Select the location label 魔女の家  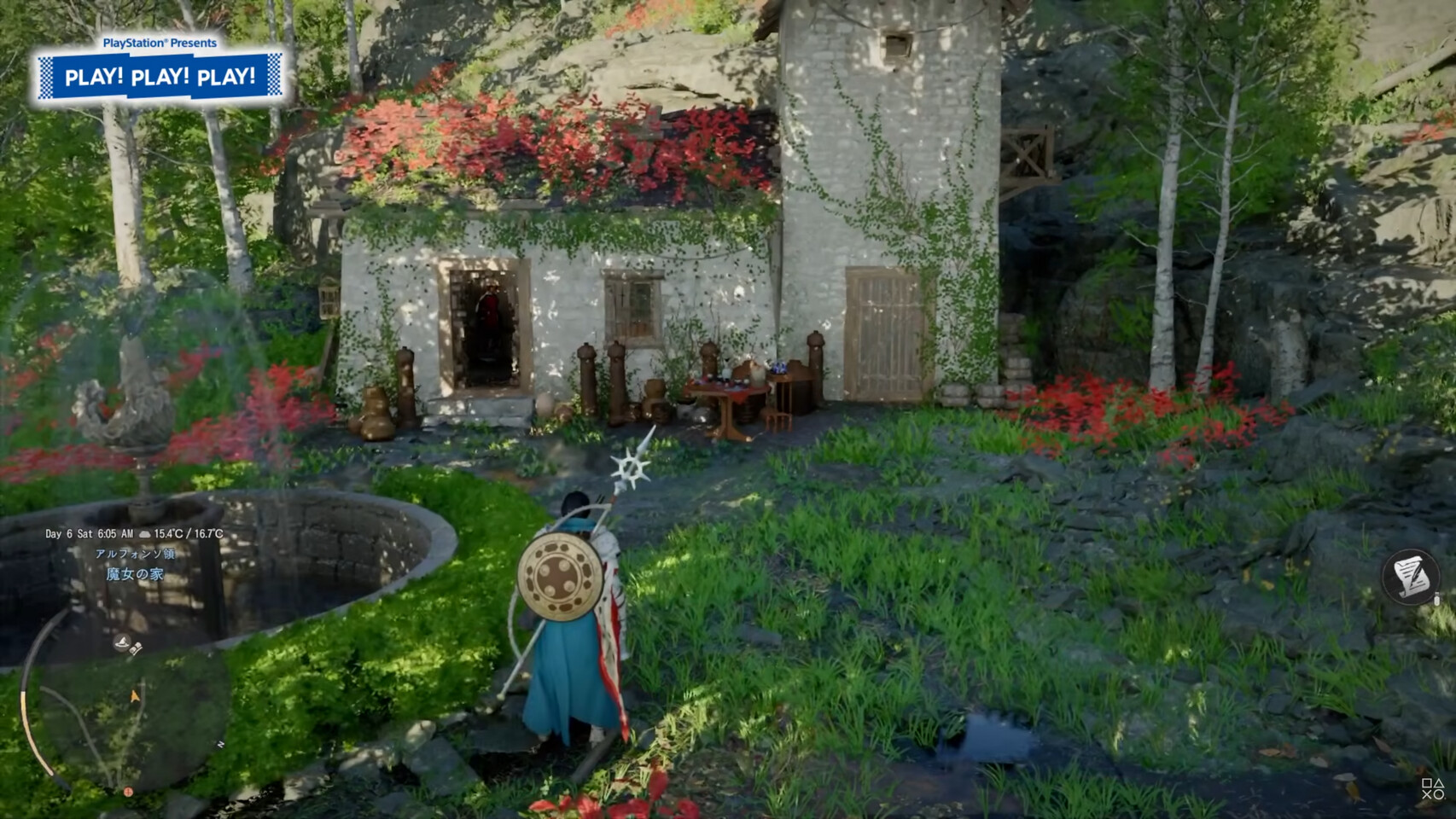coord(134,574)
